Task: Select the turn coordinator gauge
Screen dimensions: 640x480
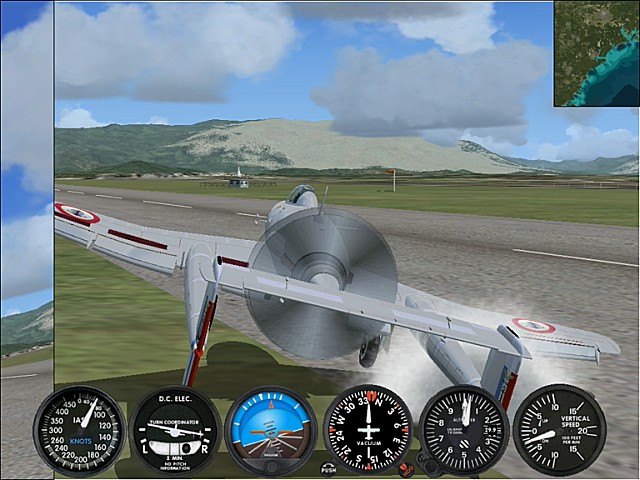Action: (176, 431)
